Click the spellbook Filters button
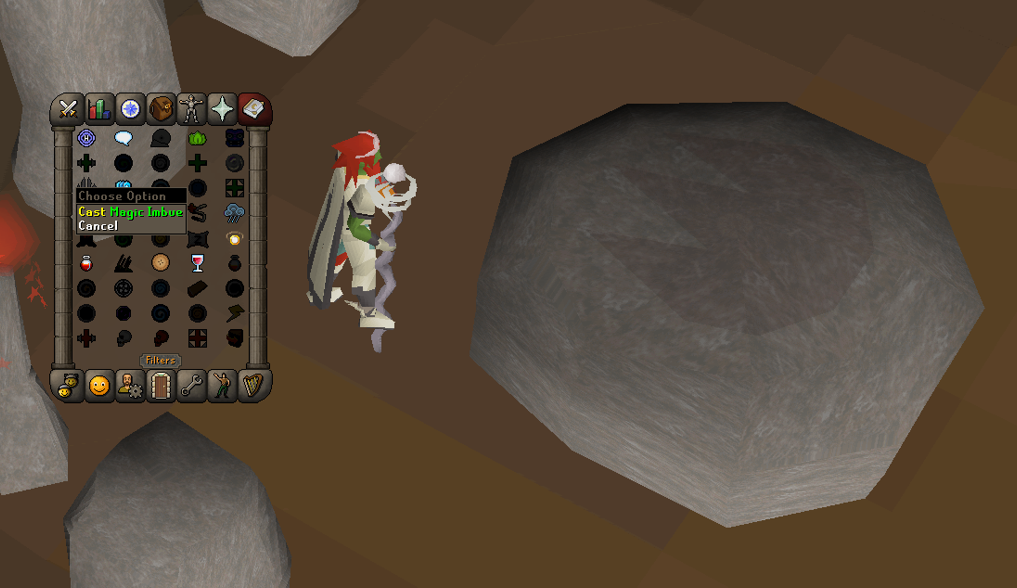 click(x=160, y=360)
